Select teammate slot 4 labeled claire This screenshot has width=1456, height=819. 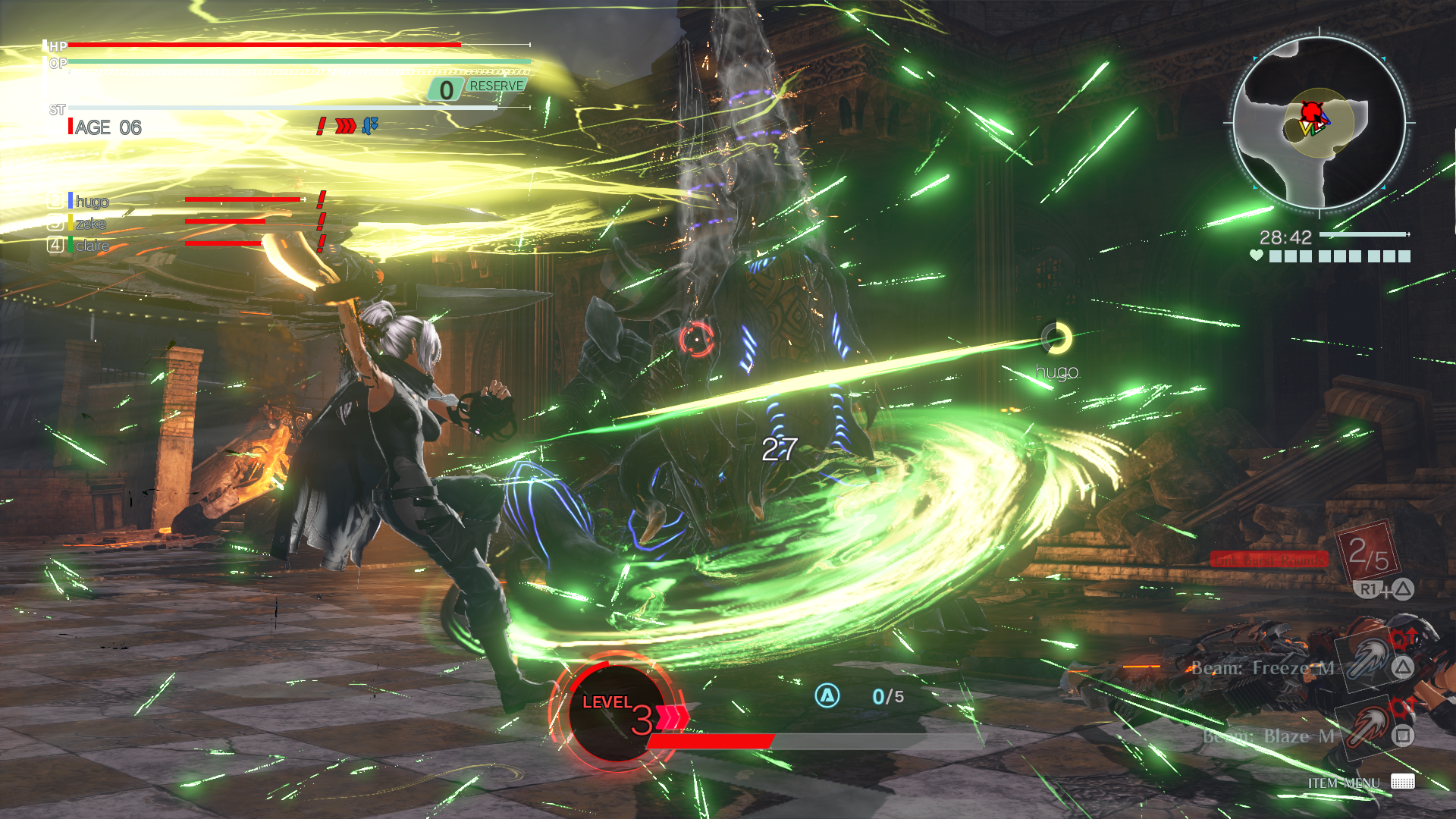91,244
